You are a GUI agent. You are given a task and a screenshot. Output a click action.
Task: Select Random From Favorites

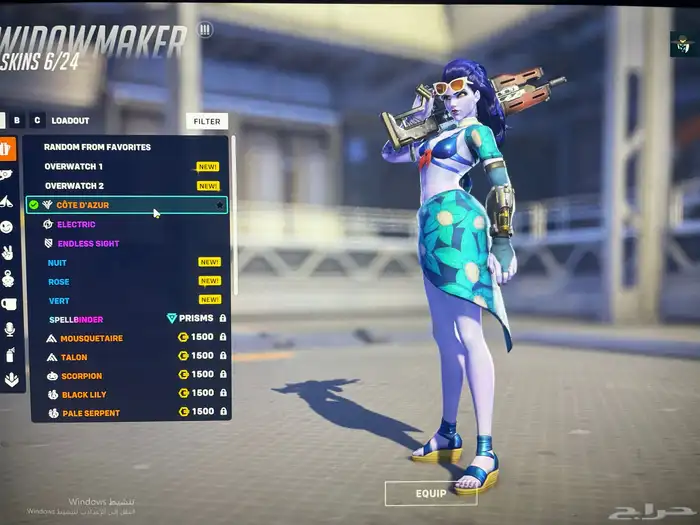tap(97, 147)
